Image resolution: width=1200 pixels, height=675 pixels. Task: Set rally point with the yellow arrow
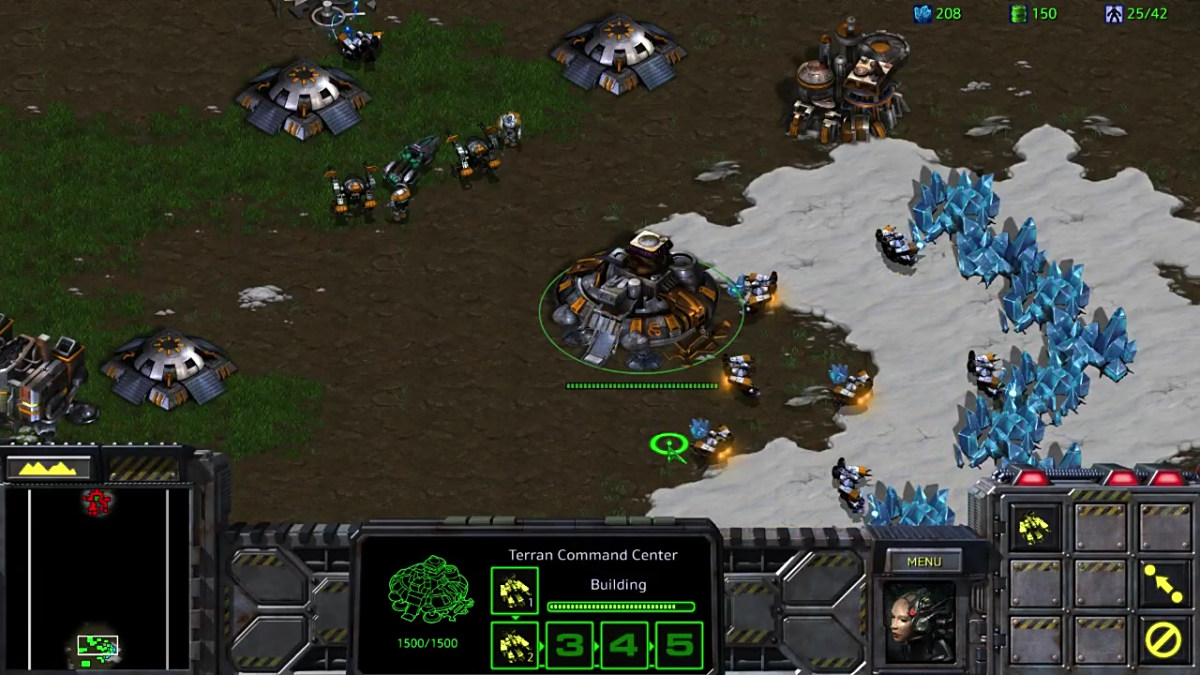coord(1163,583)
